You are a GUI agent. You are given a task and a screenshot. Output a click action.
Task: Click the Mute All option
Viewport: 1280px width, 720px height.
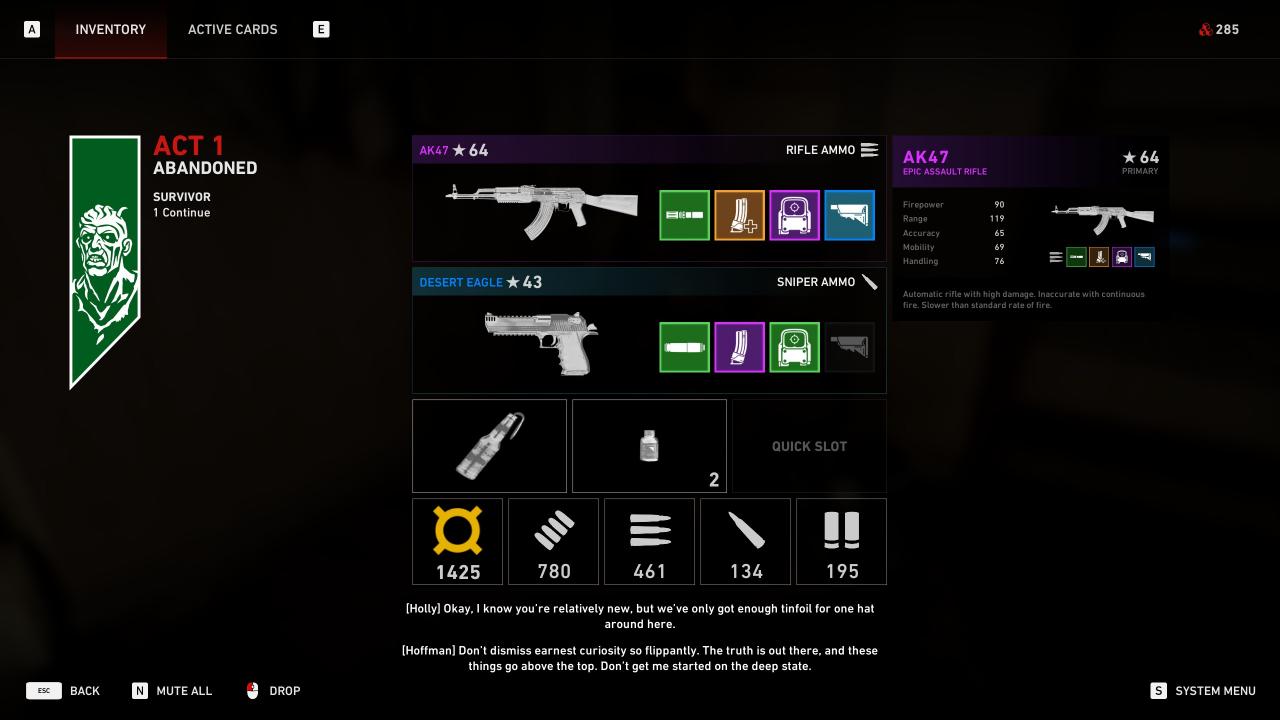pyautogui.click(x=172, y=691)
